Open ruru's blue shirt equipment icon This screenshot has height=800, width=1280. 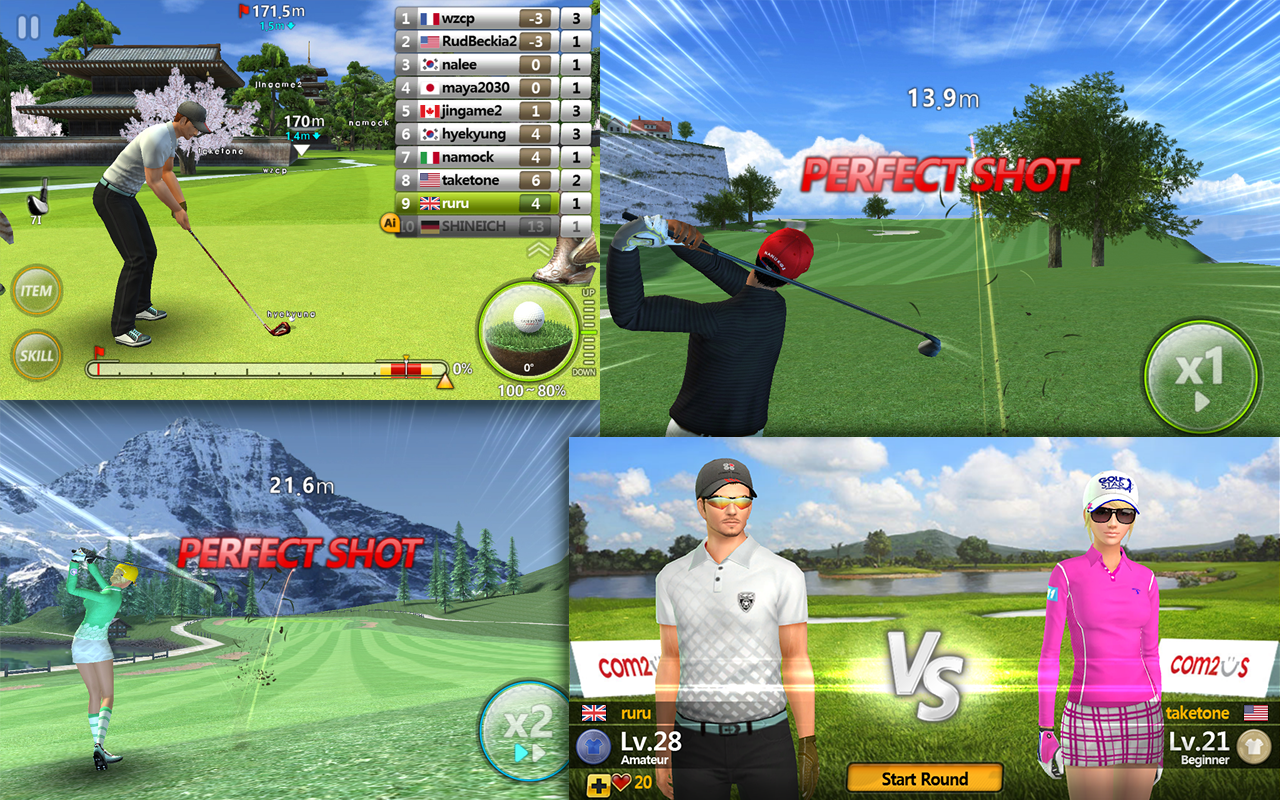tap(594, 745)
